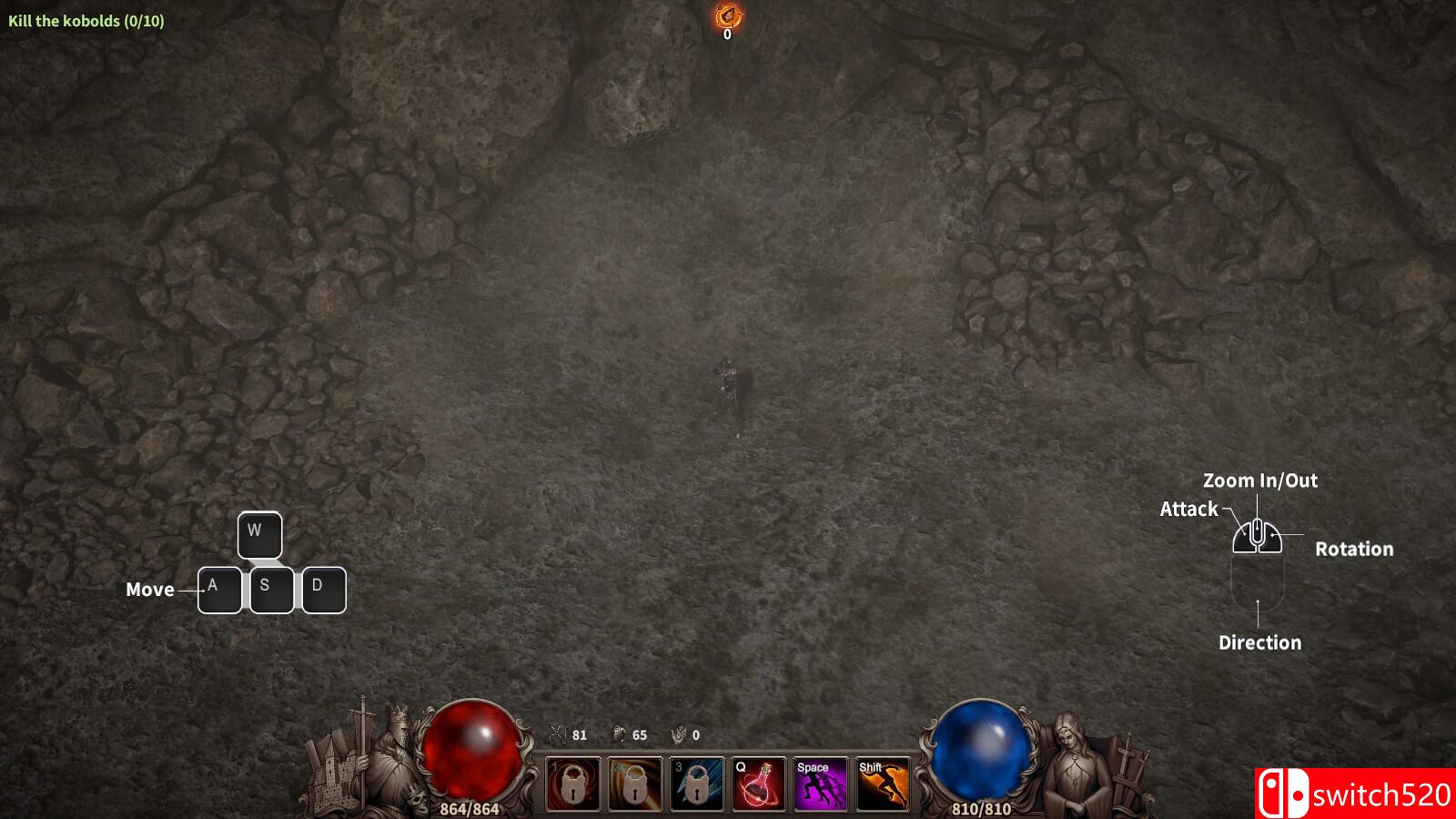Click the bow icon next to the 81 counter

pyautogui.click(x=558, y=735)
